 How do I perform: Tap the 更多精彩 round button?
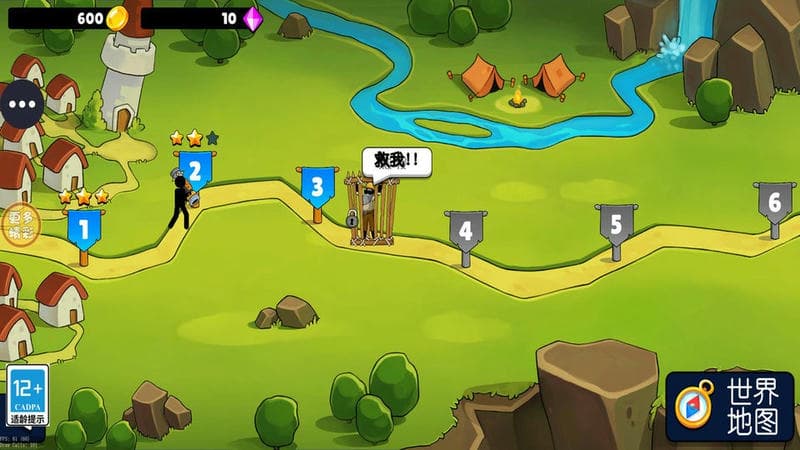point(21,224)
